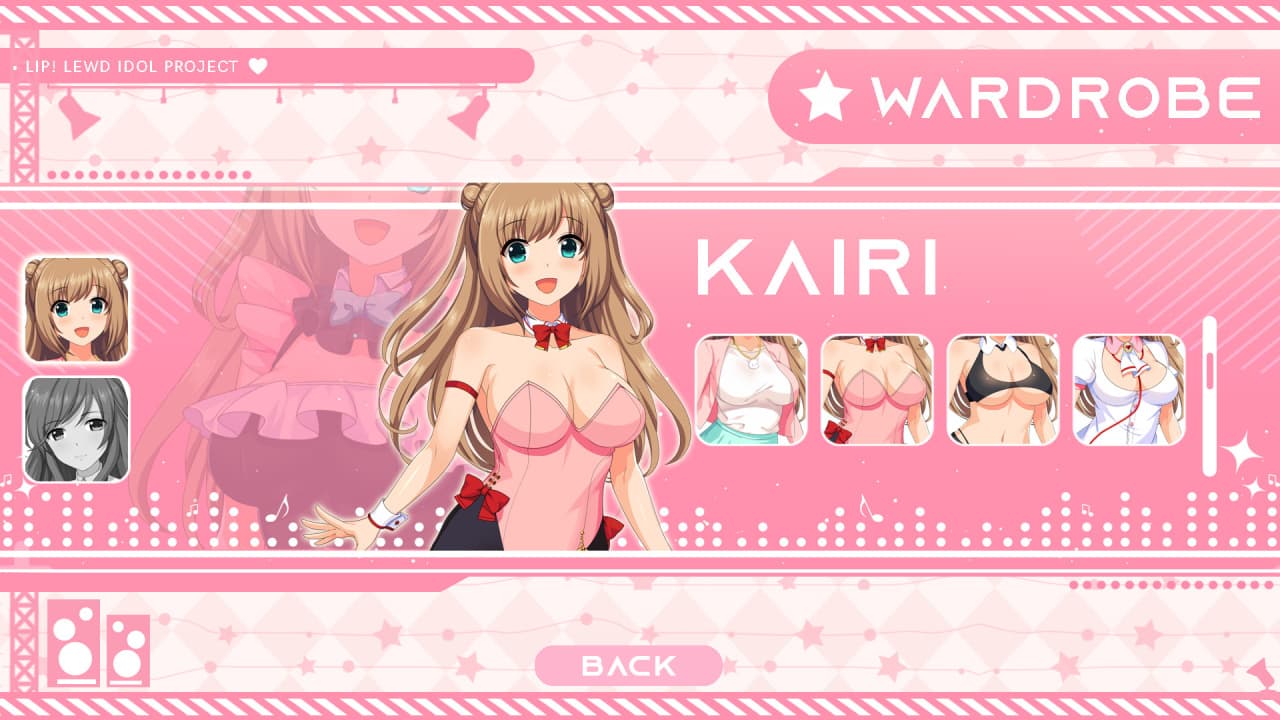1280x720 pixels.
Task: Choose the black bikini top outfit
Action: point(1003,390)
